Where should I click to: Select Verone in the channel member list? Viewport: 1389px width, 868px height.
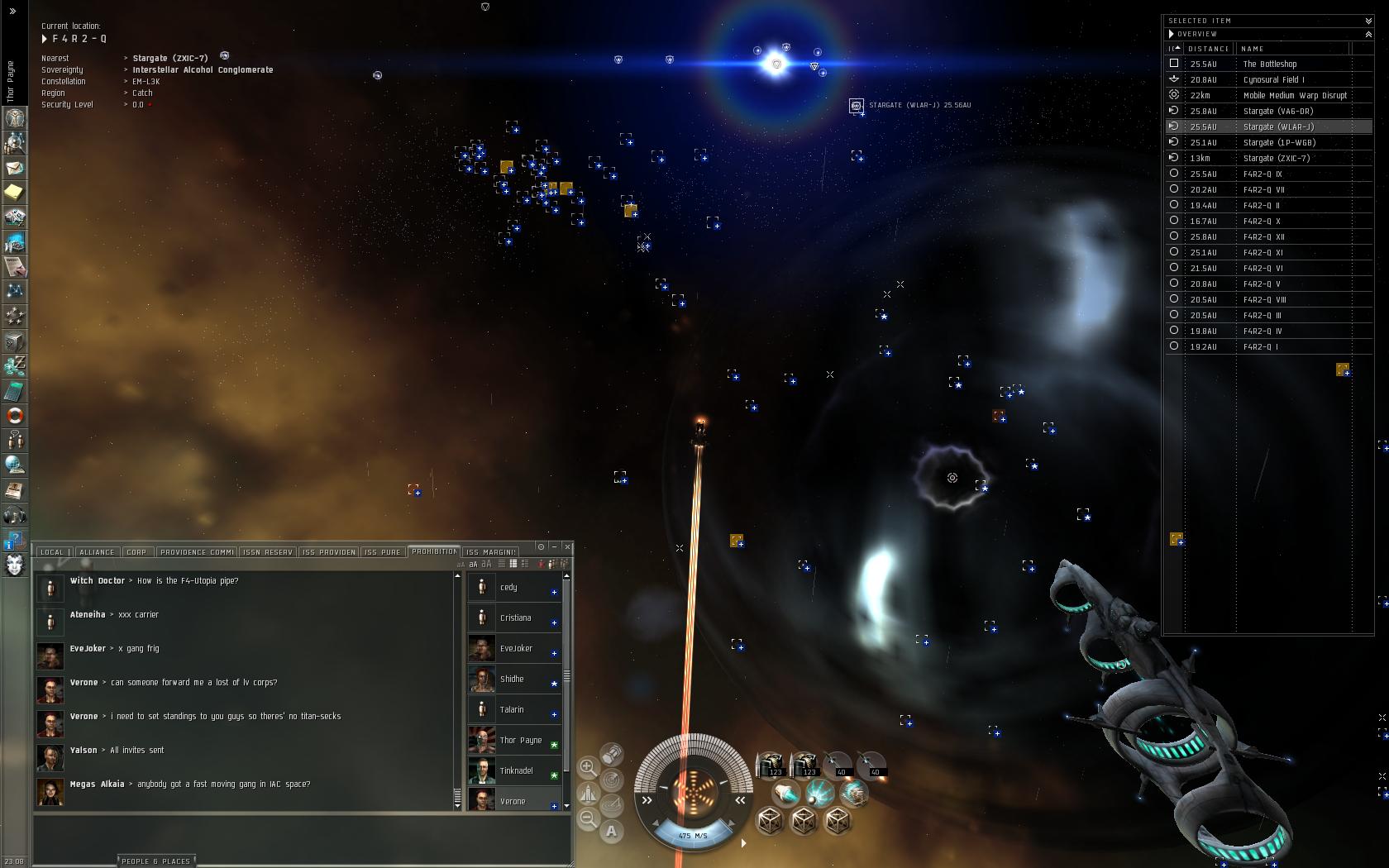(513, 801)
